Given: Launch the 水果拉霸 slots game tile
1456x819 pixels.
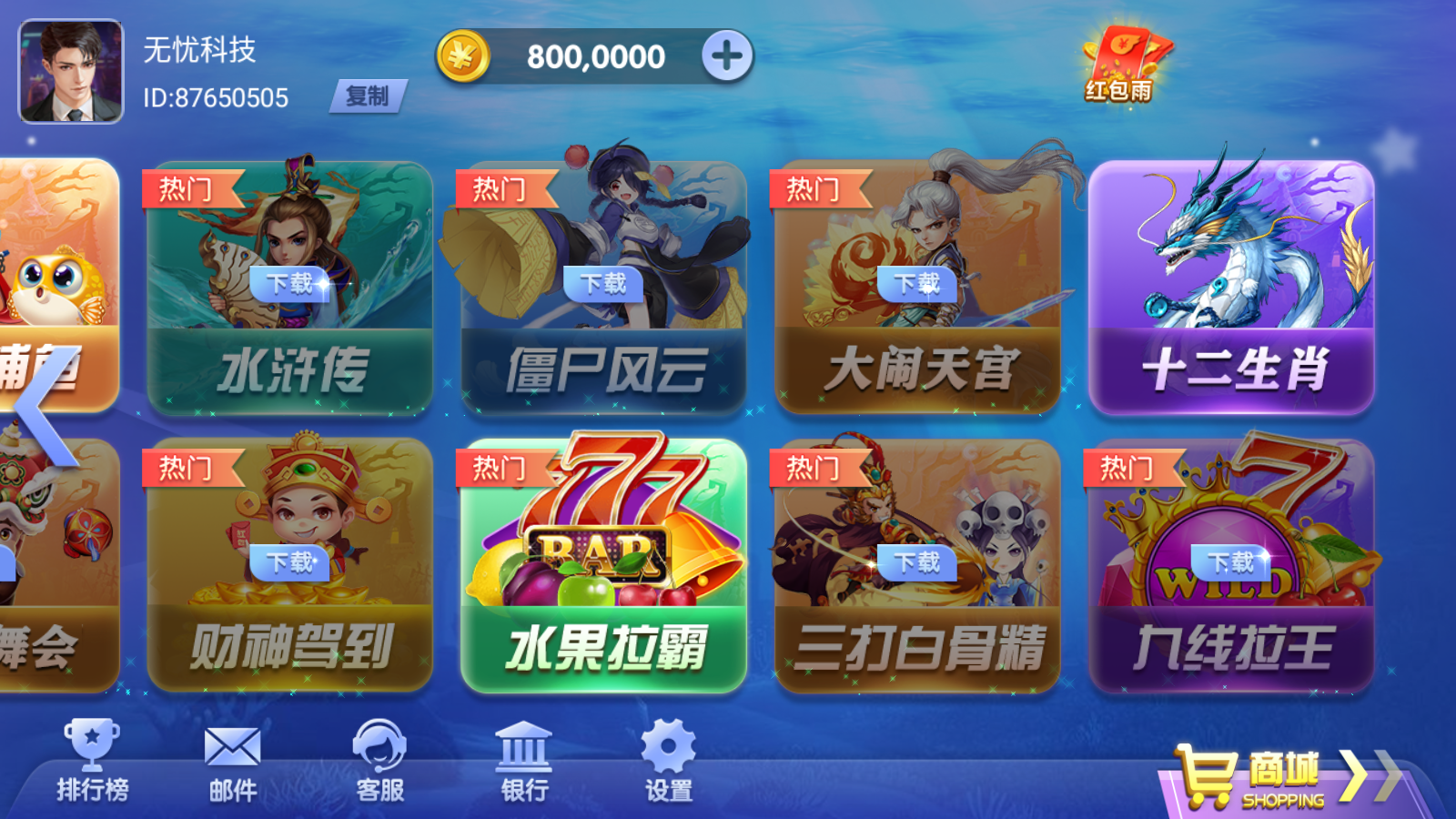Looking at the screenshot, I should pyautogui.click(x=601, y=560).
